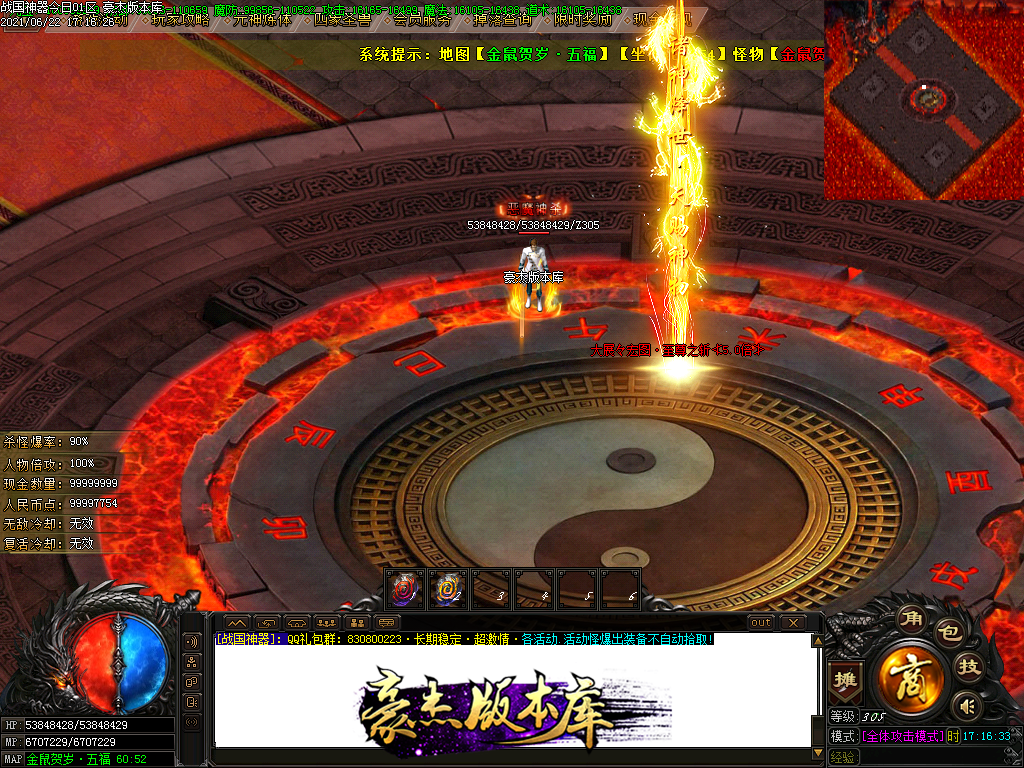Open the 元神炼体 menu entry
This screenshot has width=1024, height=768.
click(x=261, y=19)
